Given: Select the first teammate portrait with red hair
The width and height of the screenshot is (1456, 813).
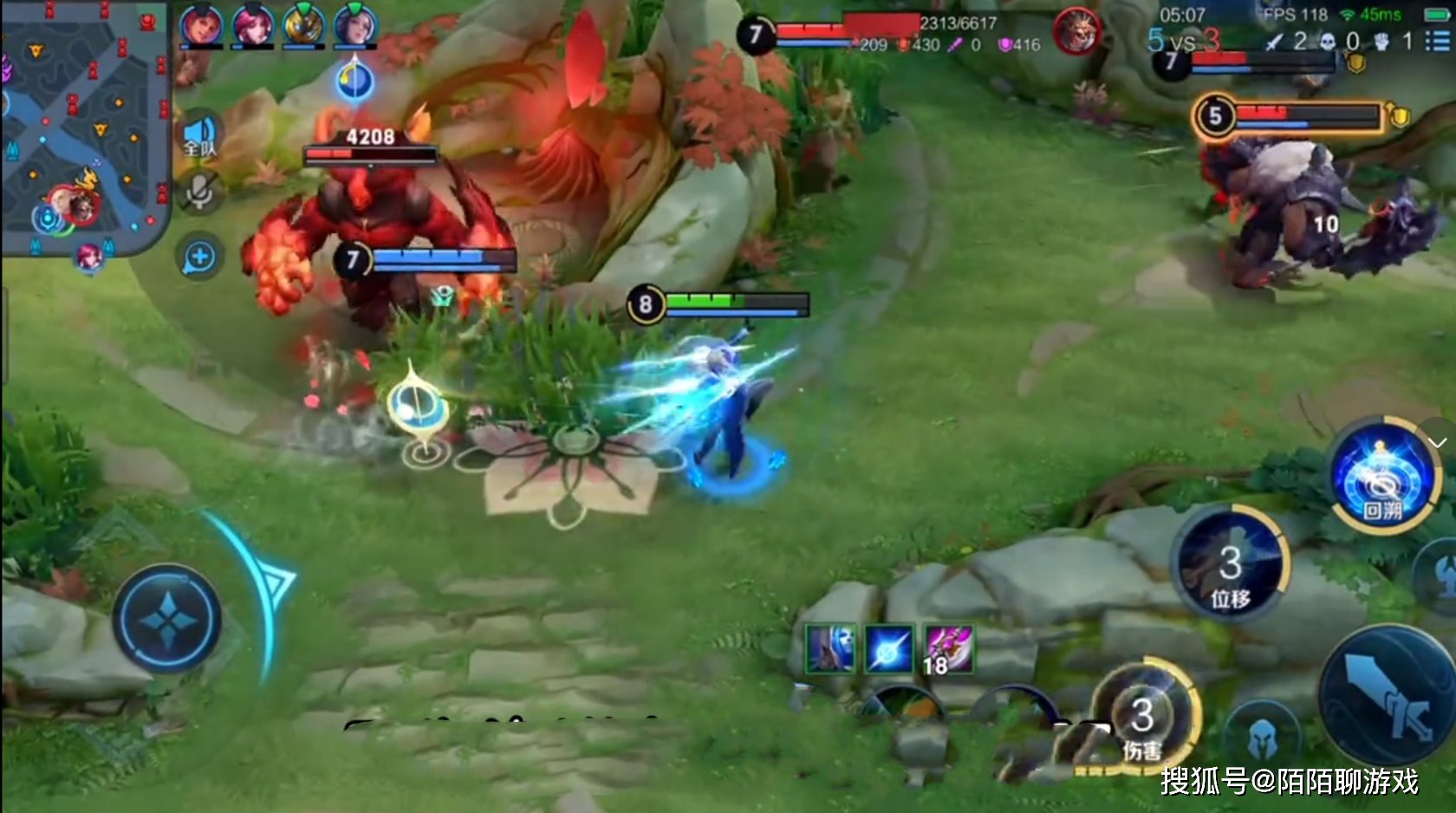Looking at the screenshot, I should (201, 25).
